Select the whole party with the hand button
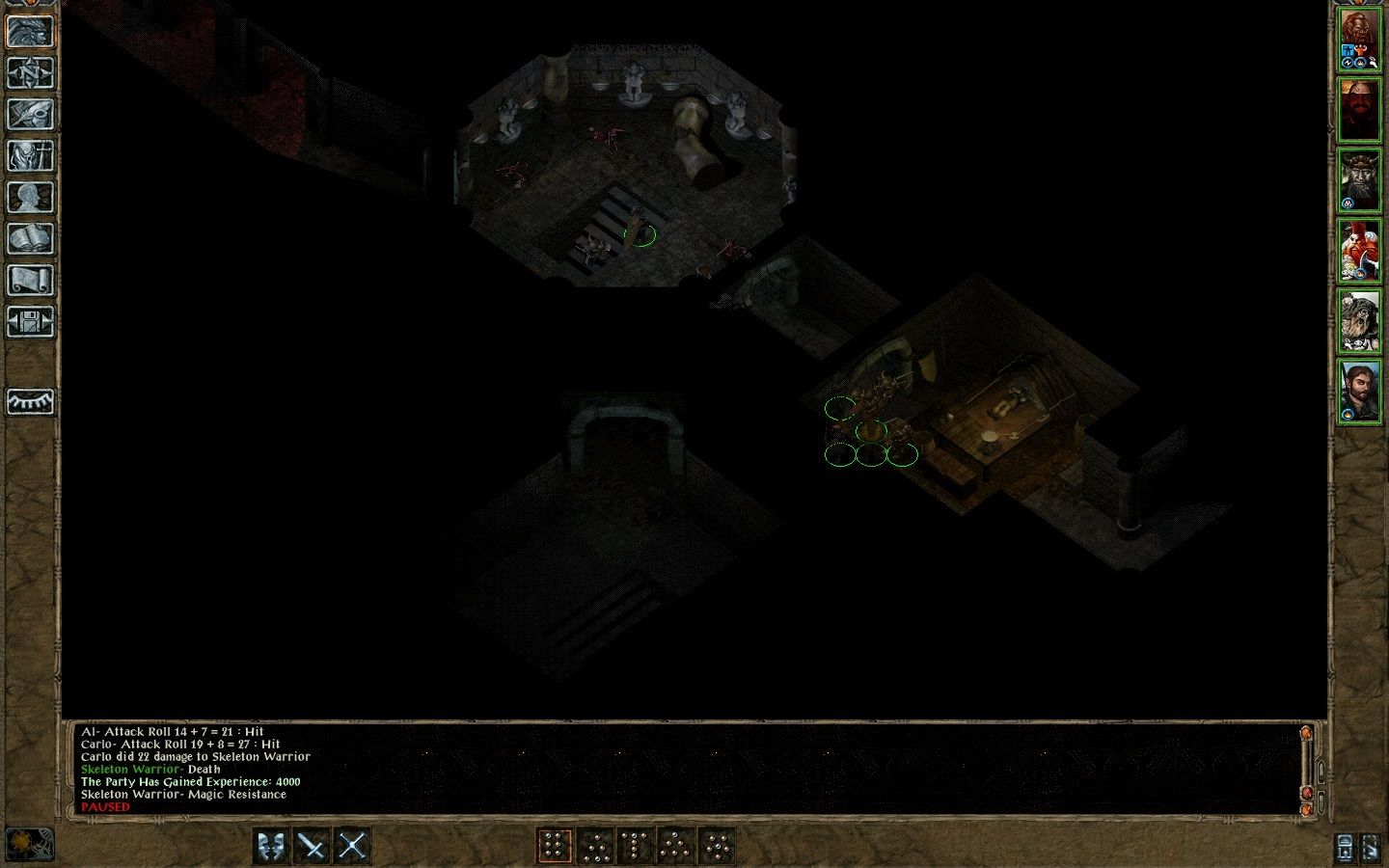The height and width of the screenshot is (868, 1389). click(x=1371, y=848)
